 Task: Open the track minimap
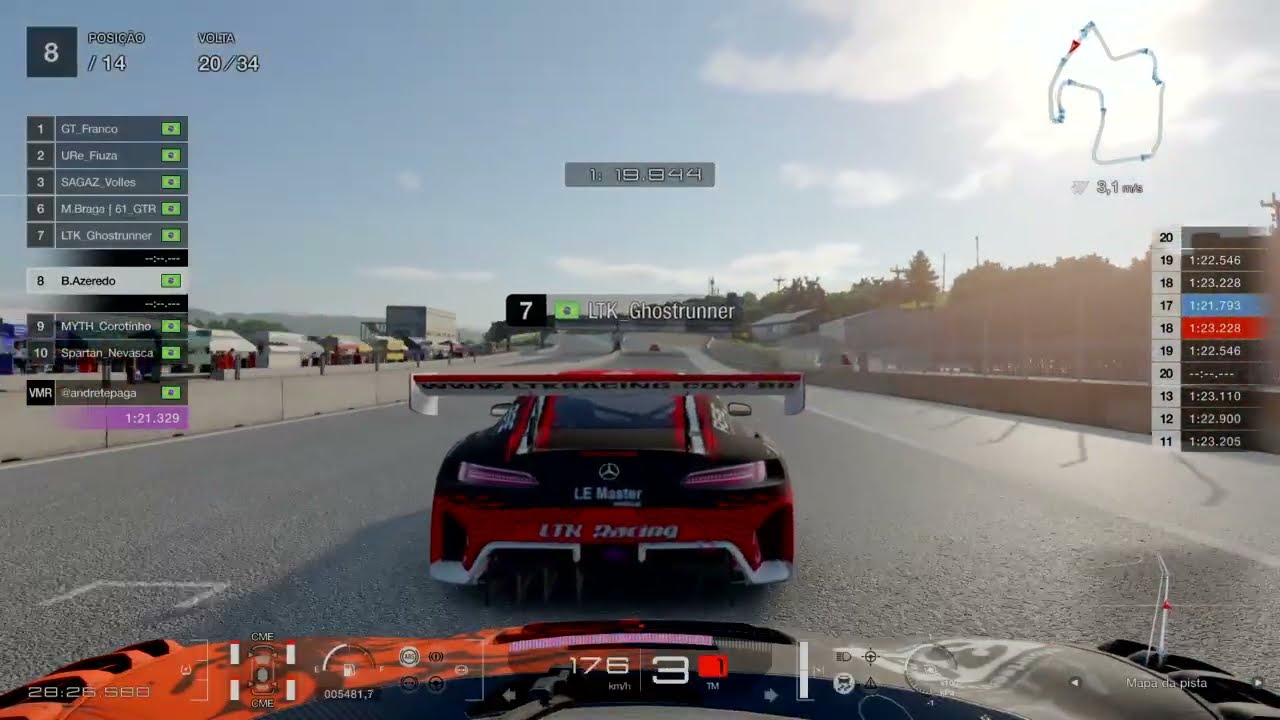[1106, 93]
